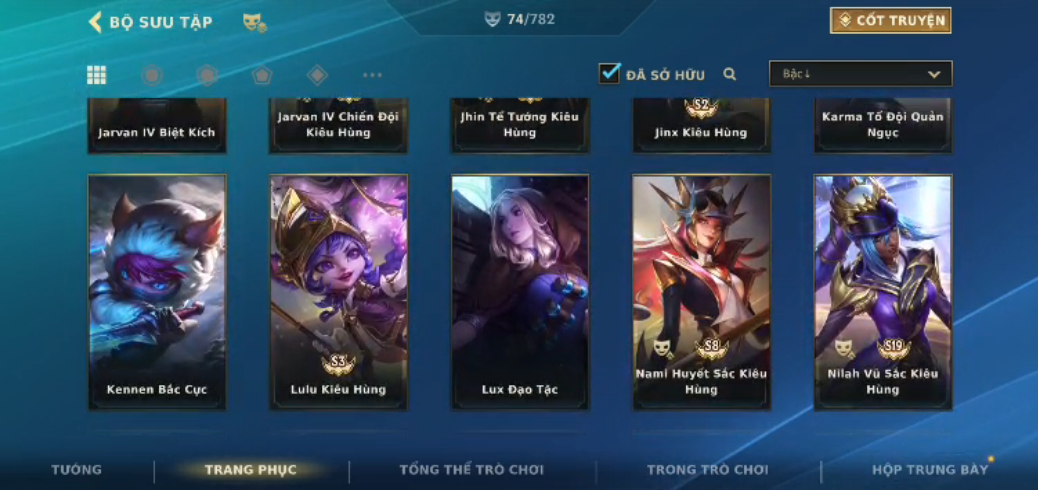This screenshot has height=490, width=1038.
Task: Select the Kennen Bắc Cực skin card
Action: click(x=157, y=292)
